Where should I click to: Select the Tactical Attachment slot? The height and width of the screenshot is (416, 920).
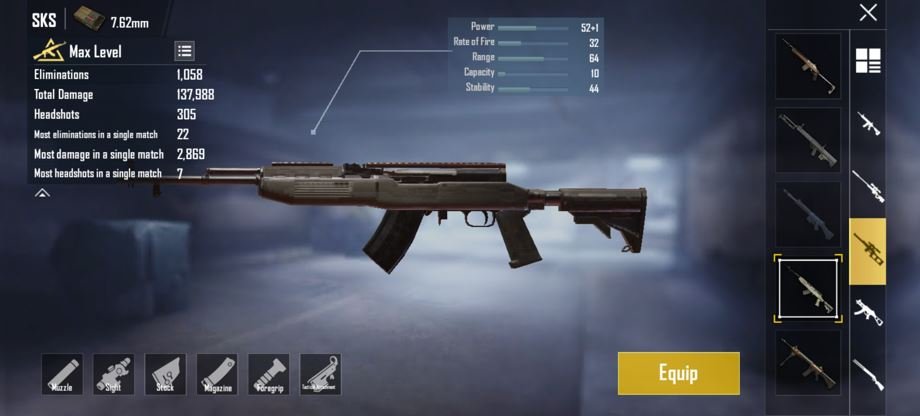tap(320, 374)
